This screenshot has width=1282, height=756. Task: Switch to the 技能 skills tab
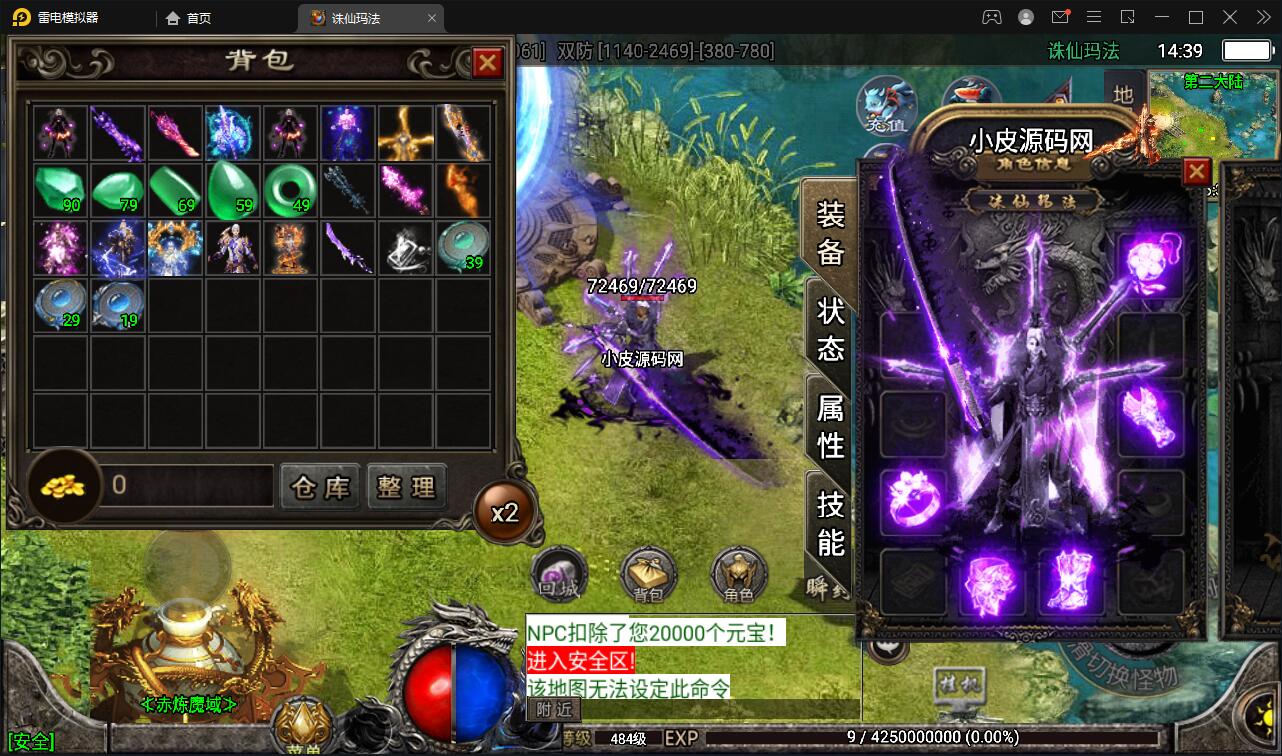point(830,522)
